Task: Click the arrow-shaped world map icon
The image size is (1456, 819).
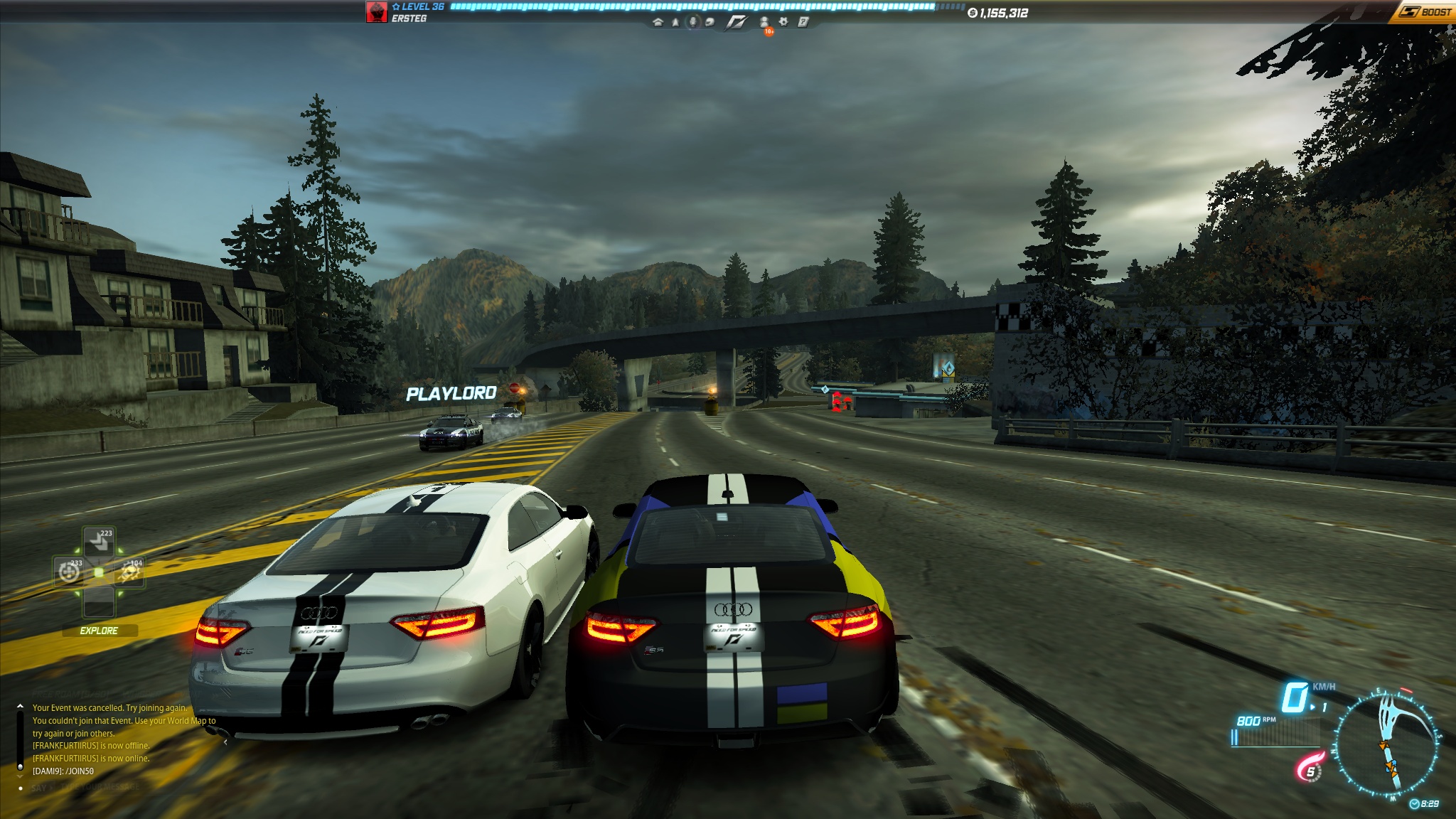Action: (675, 22)
